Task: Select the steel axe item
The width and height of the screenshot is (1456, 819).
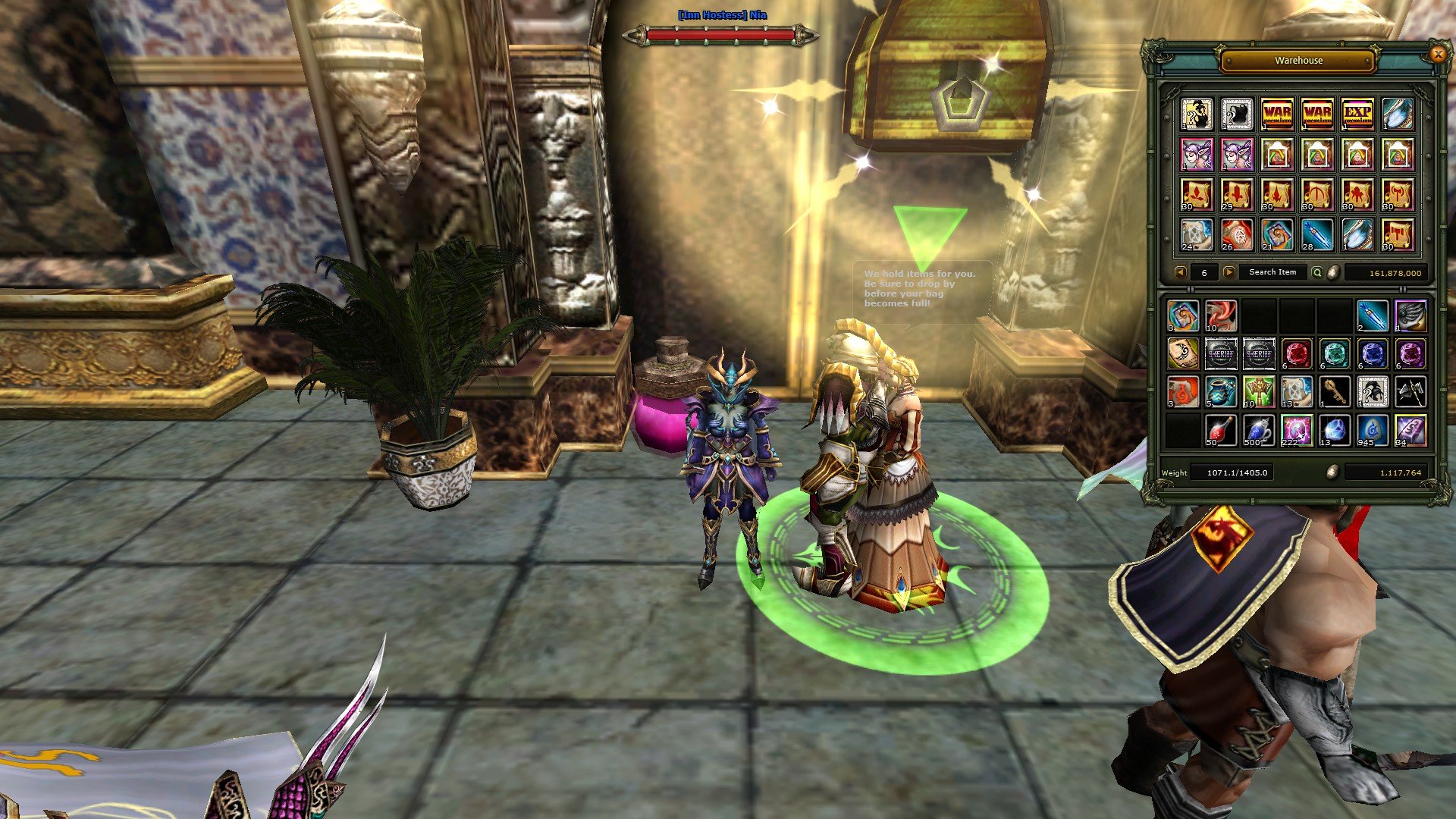Action: pos(1410,391)
